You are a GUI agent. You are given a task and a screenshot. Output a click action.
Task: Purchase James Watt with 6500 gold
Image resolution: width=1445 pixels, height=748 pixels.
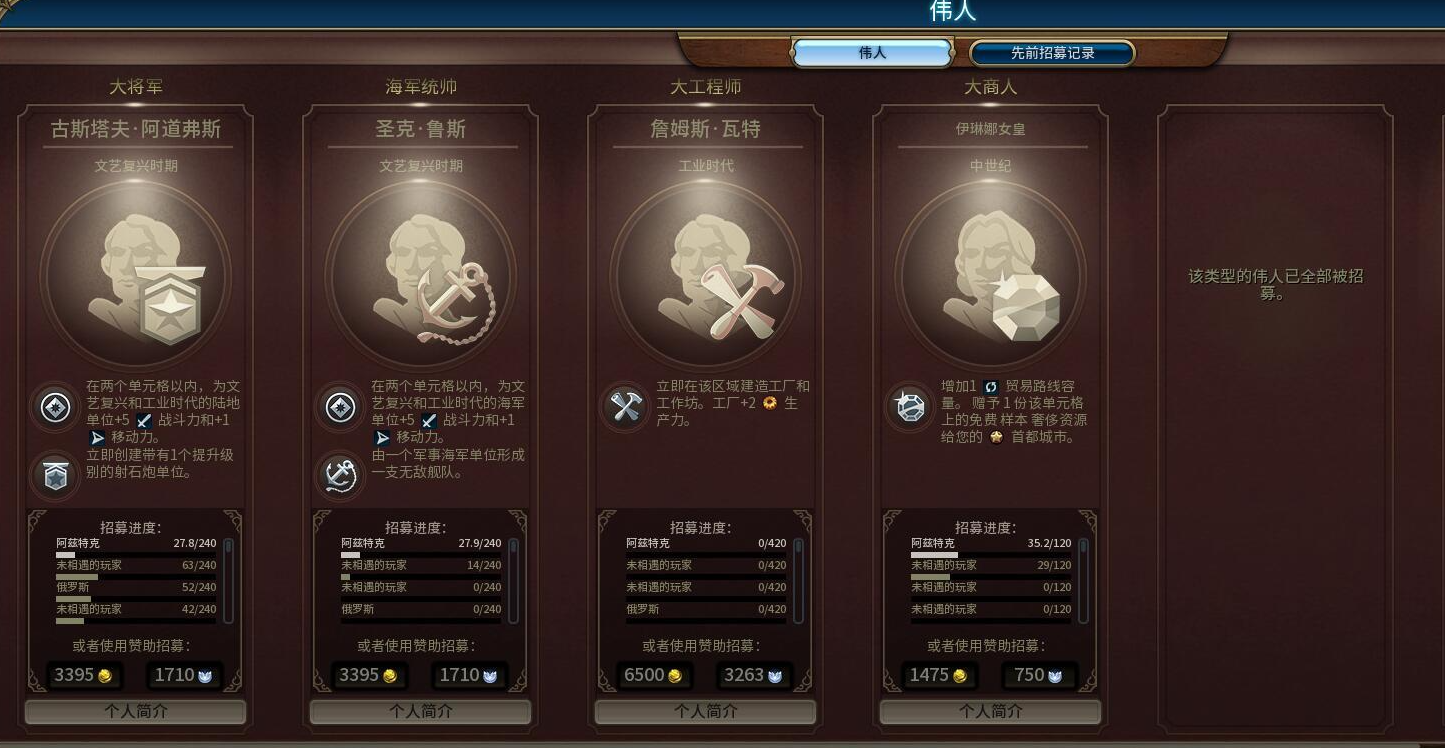click(x=655, y=675)
